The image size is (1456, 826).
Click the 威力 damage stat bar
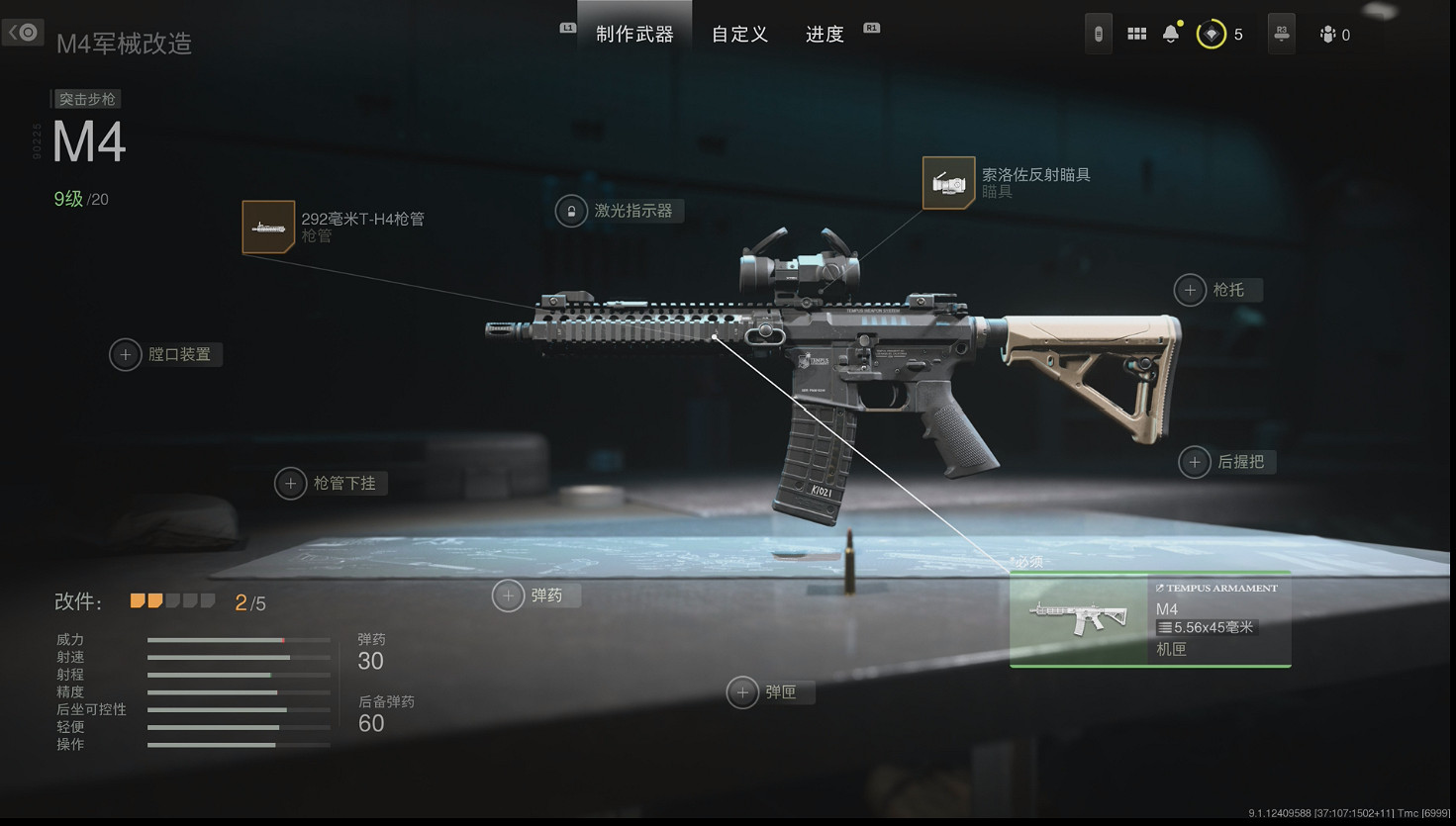pos(238,640)
